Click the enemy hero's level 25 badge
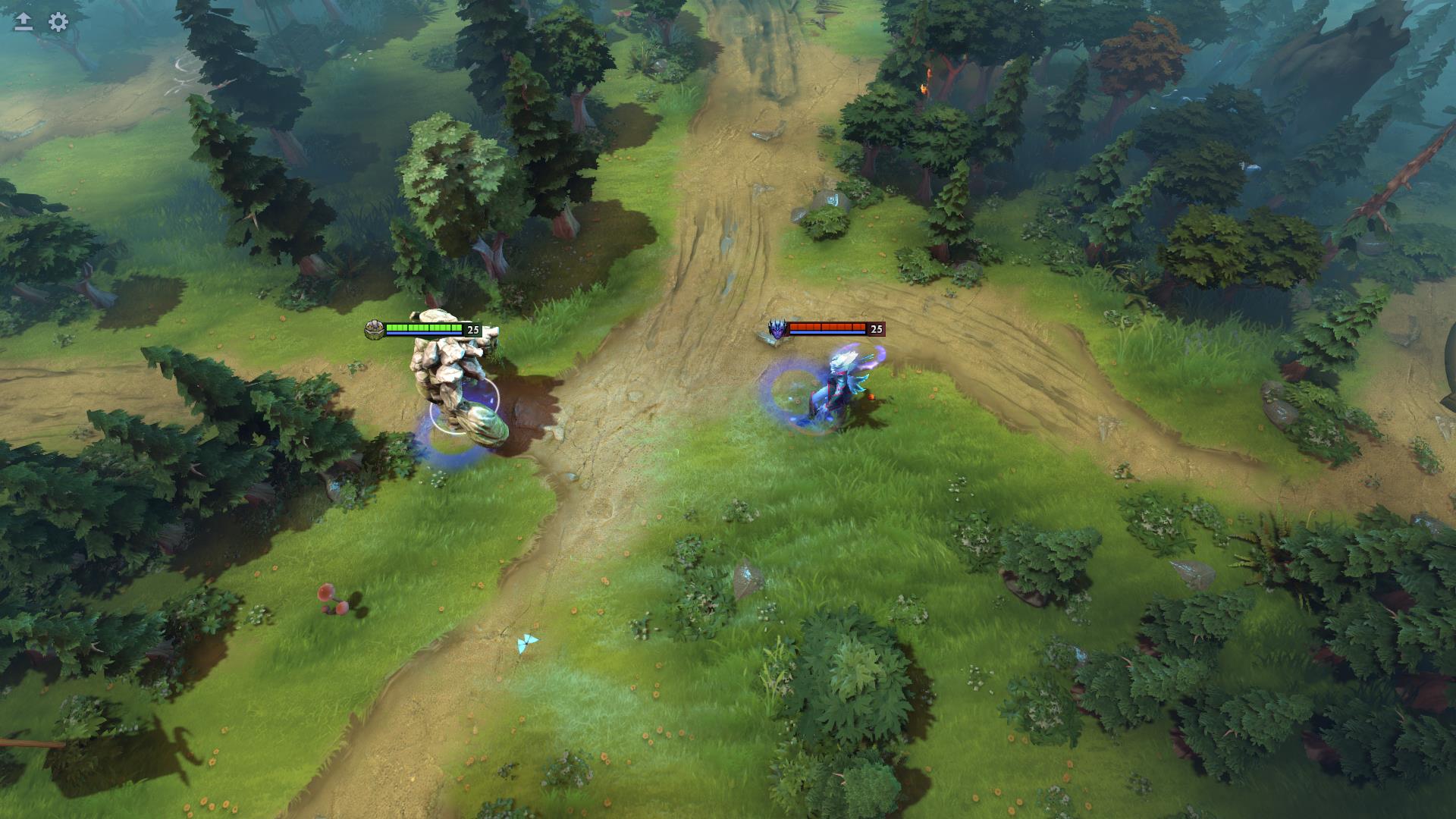Image resolution: width=1456 pixels, height=819 pixels. pyautogui.click(x=876, y=328)
